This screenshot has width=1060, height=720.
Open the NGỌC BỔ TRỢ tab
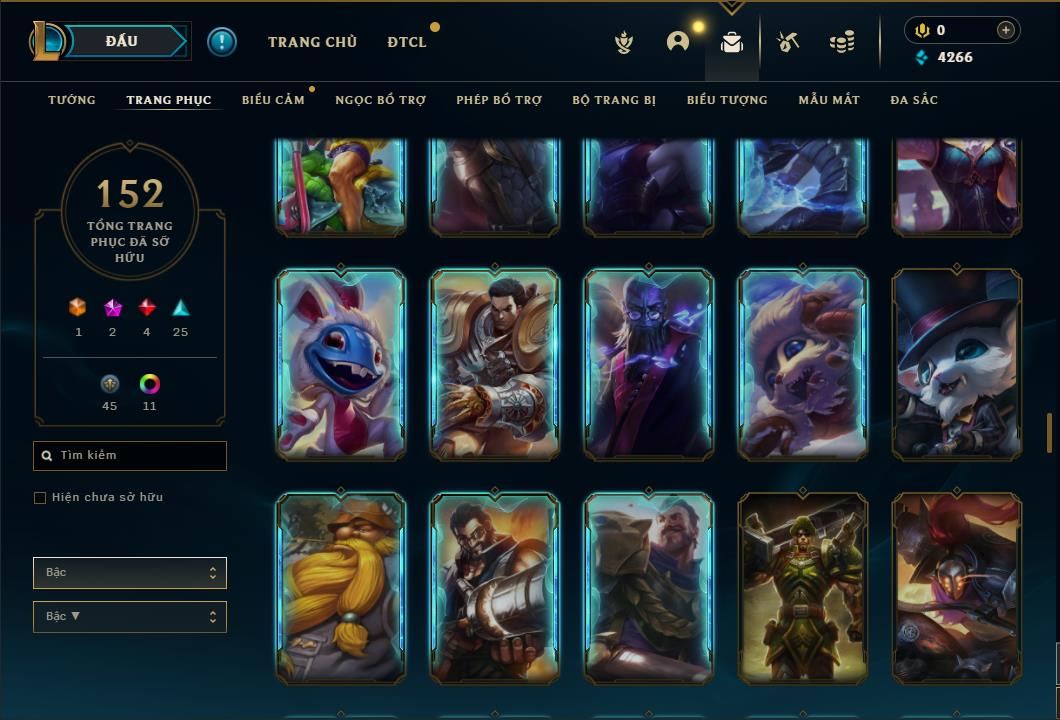[x=380, y=100]
